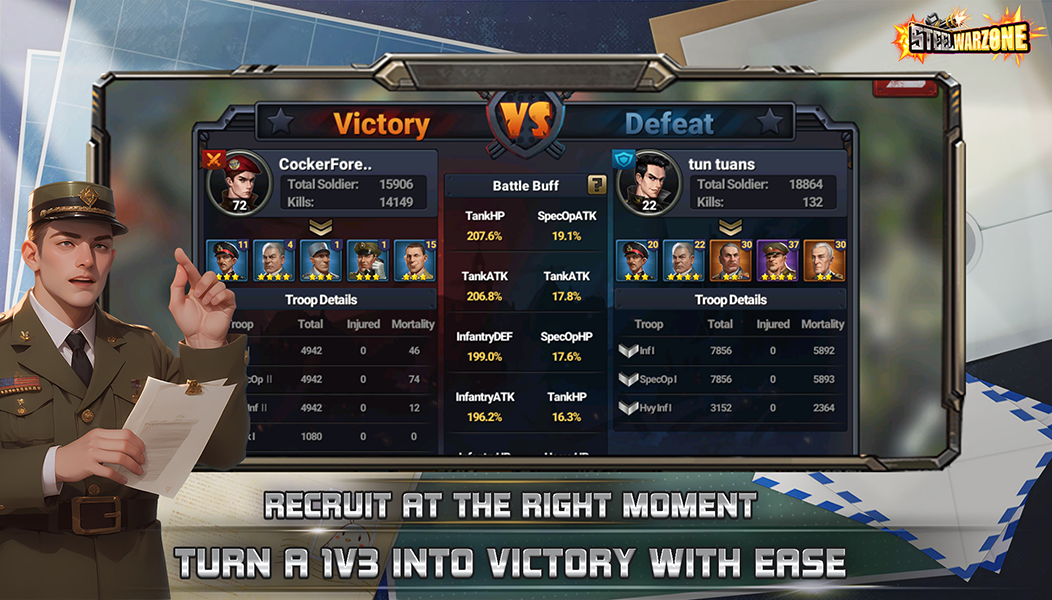Choose tun tuans' level 37 purple hero portrait
The height and width of the screenshot is (600, 1052).
point(777,260)
